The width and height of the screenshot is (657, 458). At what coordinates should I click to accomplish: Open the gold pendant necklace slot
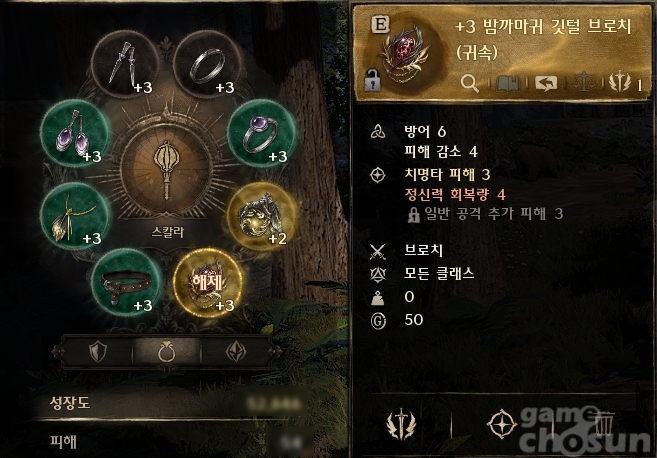click(73, 214)
